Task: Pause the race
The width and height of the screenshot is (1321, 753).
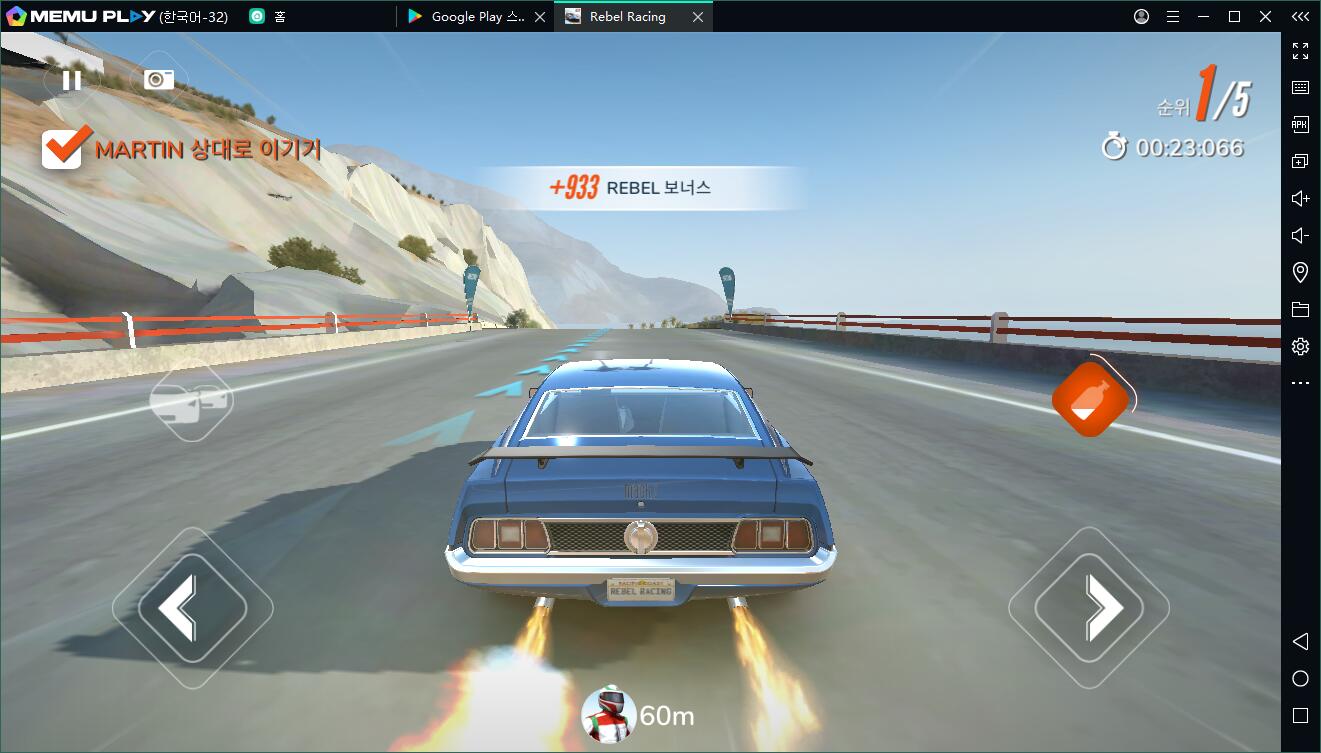Action: pos(71,80)
